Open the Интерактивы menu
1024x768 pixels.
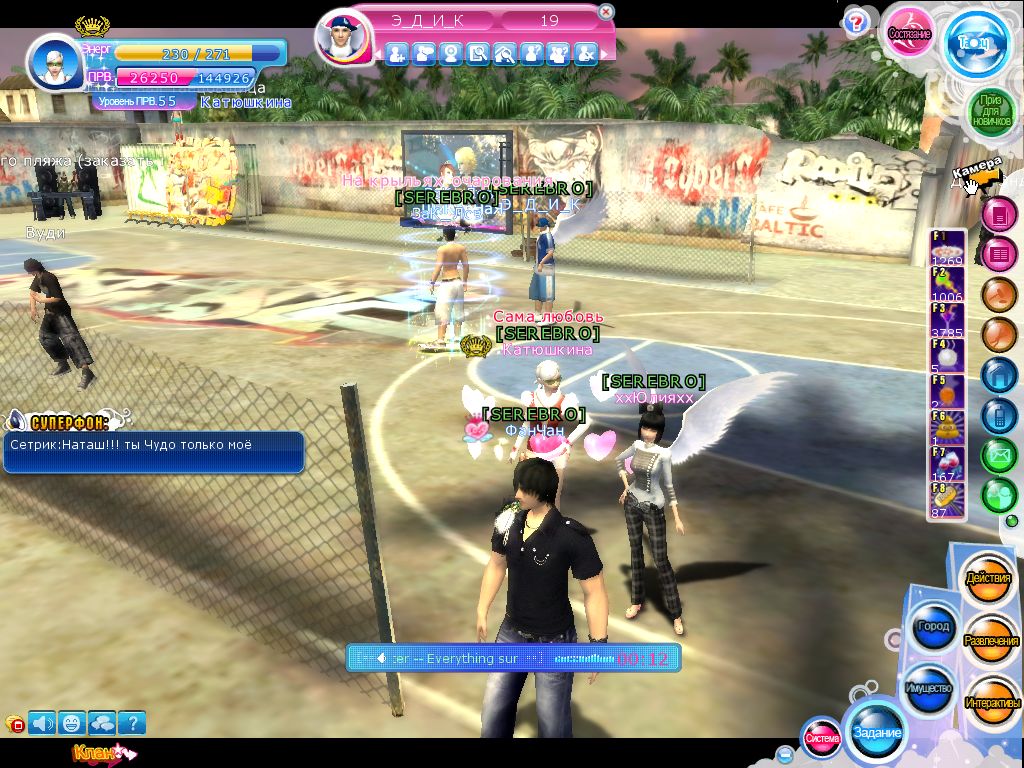tap(991, 702)
